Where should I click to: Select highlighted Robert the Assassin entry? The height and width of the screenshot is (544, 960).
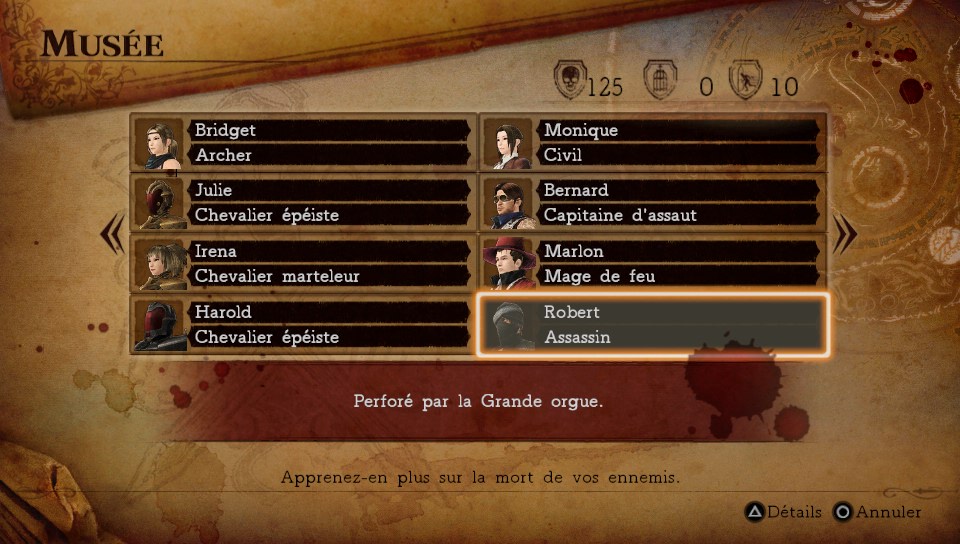[x=652, y=325]
